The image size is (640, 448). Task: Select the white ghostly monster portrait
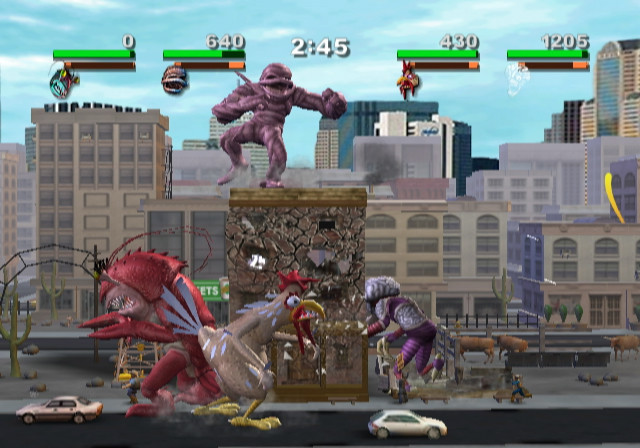517,80
